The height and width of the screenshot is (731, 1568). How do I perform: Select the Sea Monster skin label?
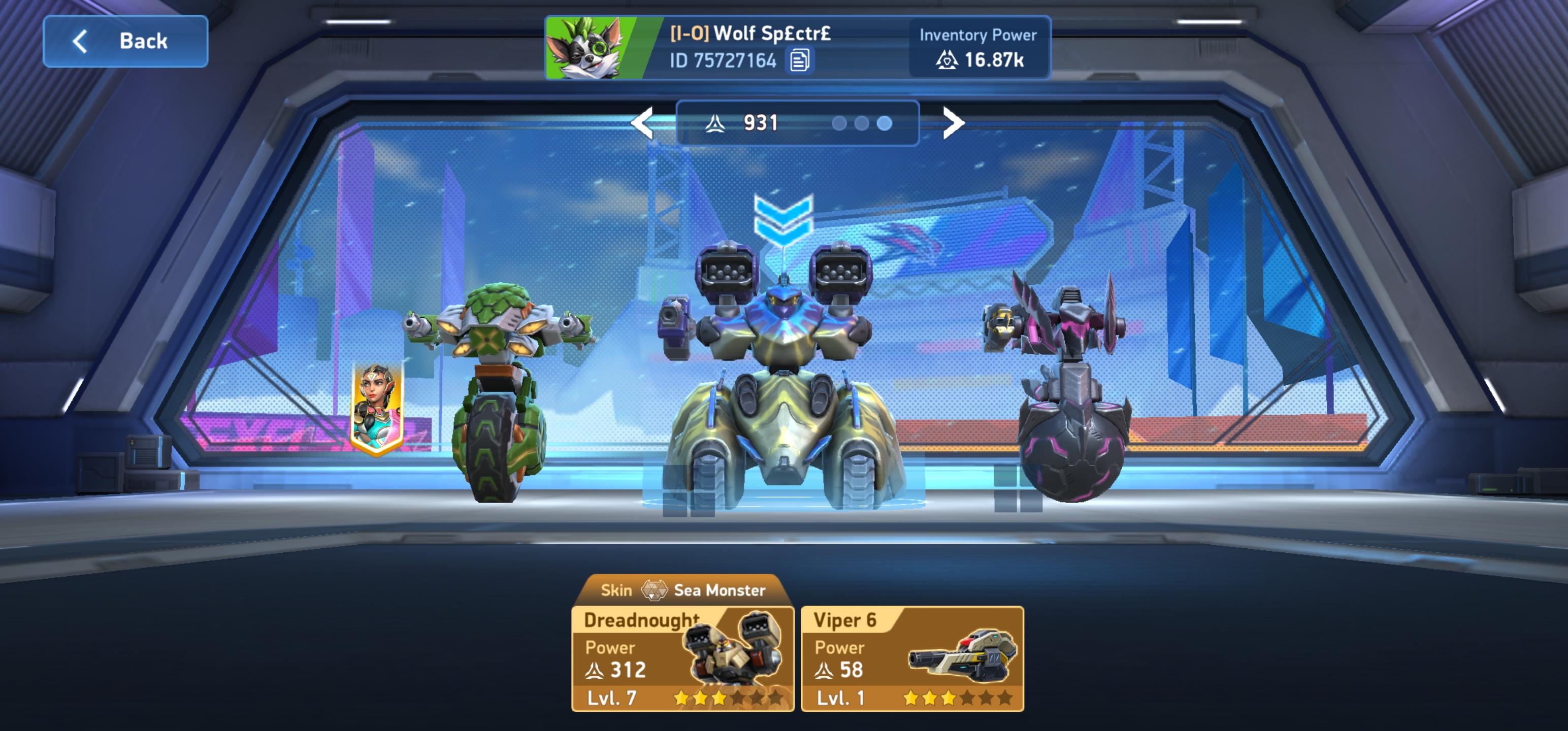point(682,590)
